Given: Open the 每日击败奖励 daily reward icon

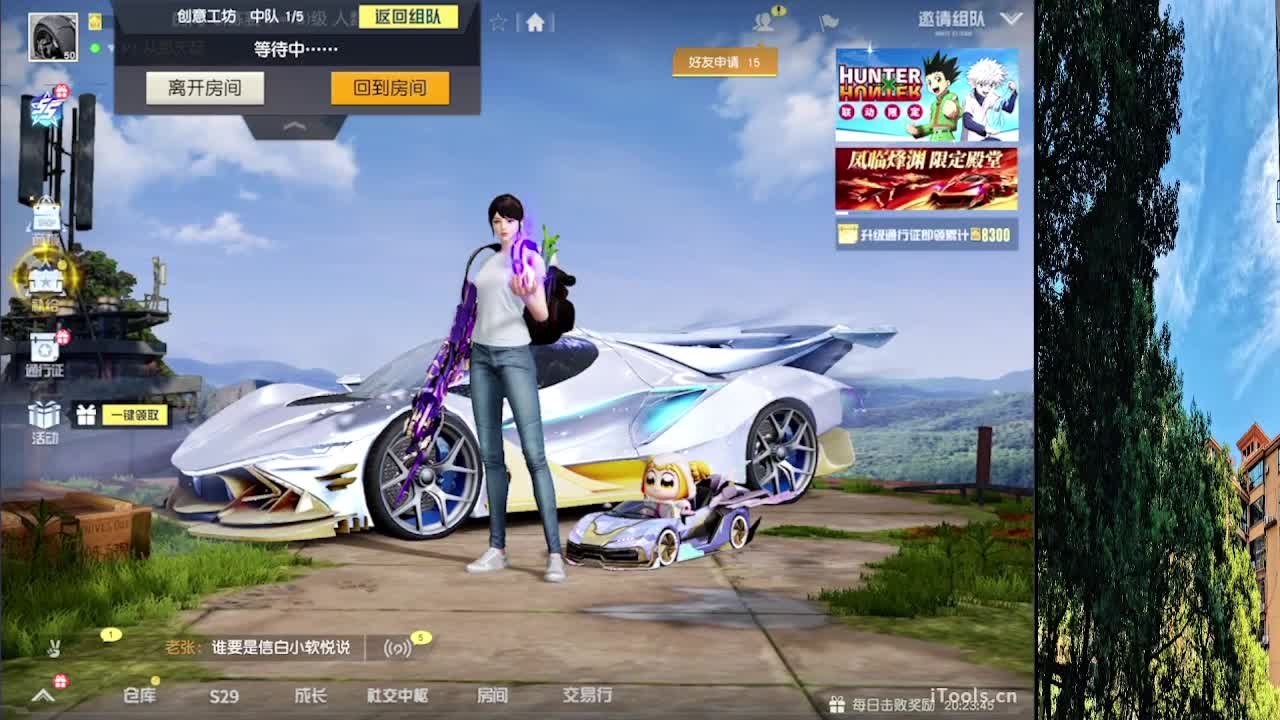Looking at the screenshot, I should tap(838, 702).
